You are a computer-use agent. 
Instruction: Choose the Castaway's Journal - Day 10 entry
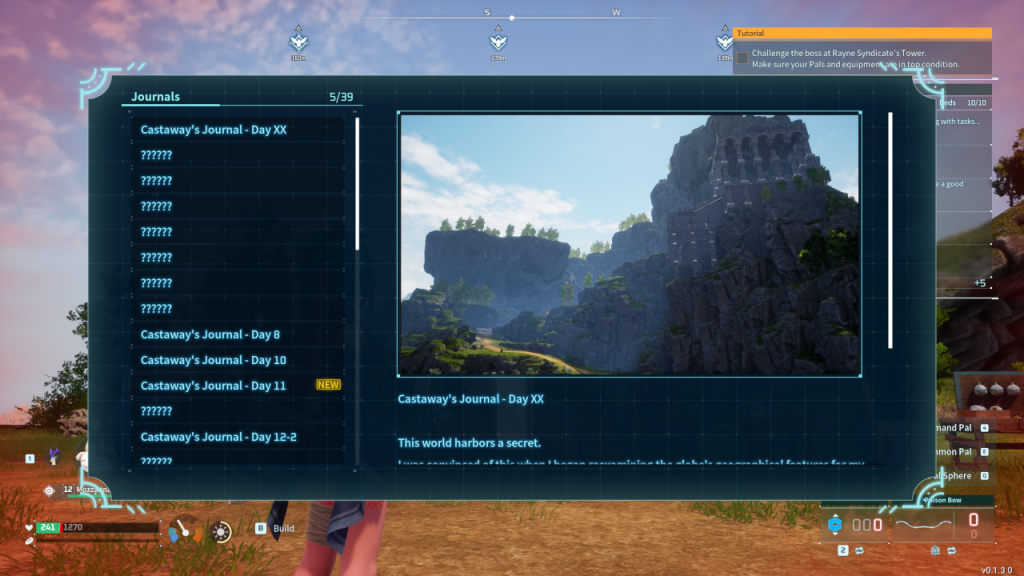(x=213, y=360)
